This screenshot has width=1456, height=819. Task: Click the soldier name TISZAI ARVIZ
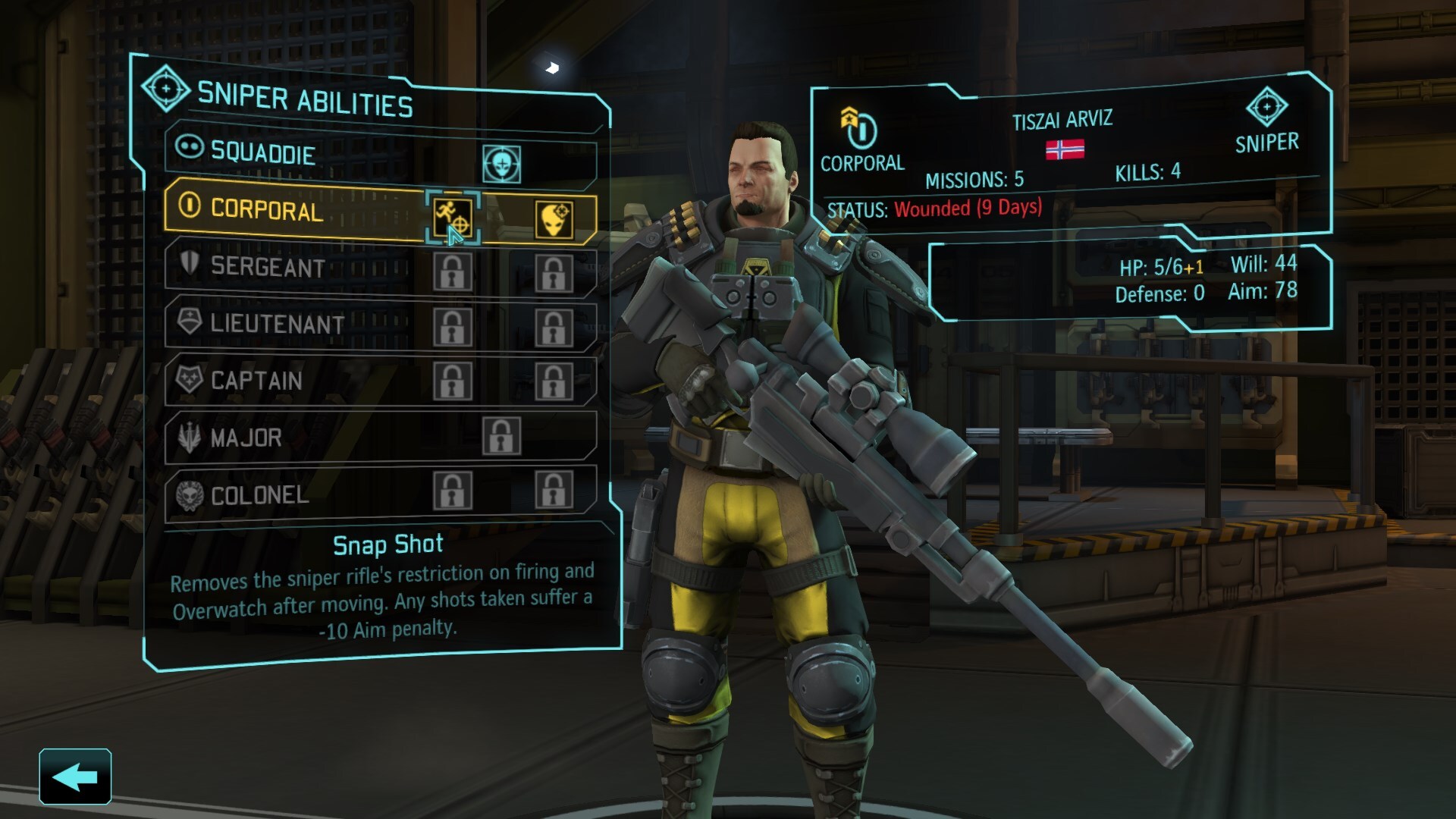1062,120
